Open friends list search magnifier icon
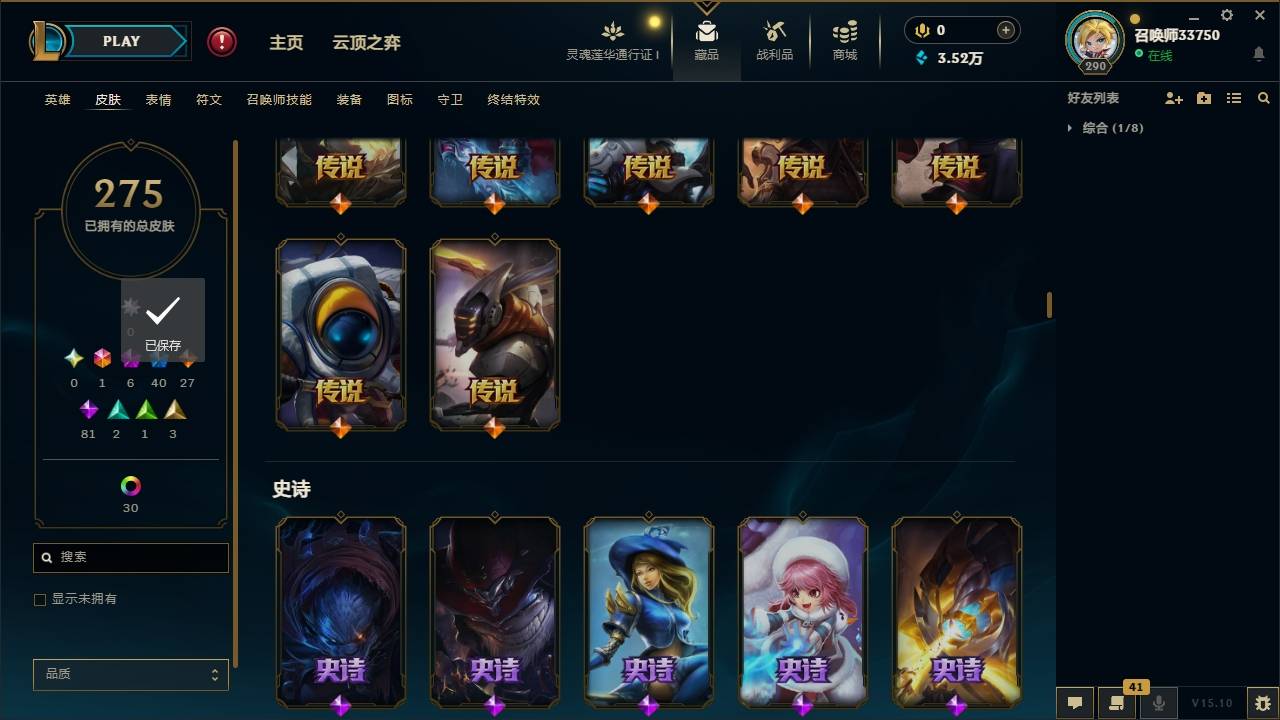Image resolution: width=1280 pixels, height=720 pixels. point(1264,97)
